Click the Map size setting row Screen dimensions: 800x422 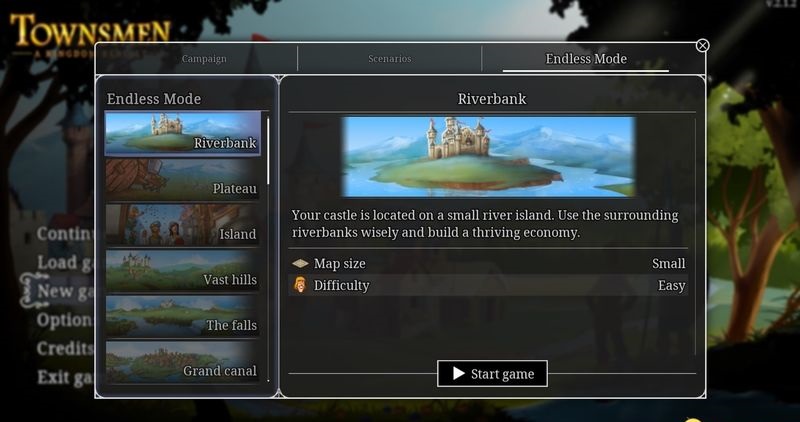[x=488, y=263]
